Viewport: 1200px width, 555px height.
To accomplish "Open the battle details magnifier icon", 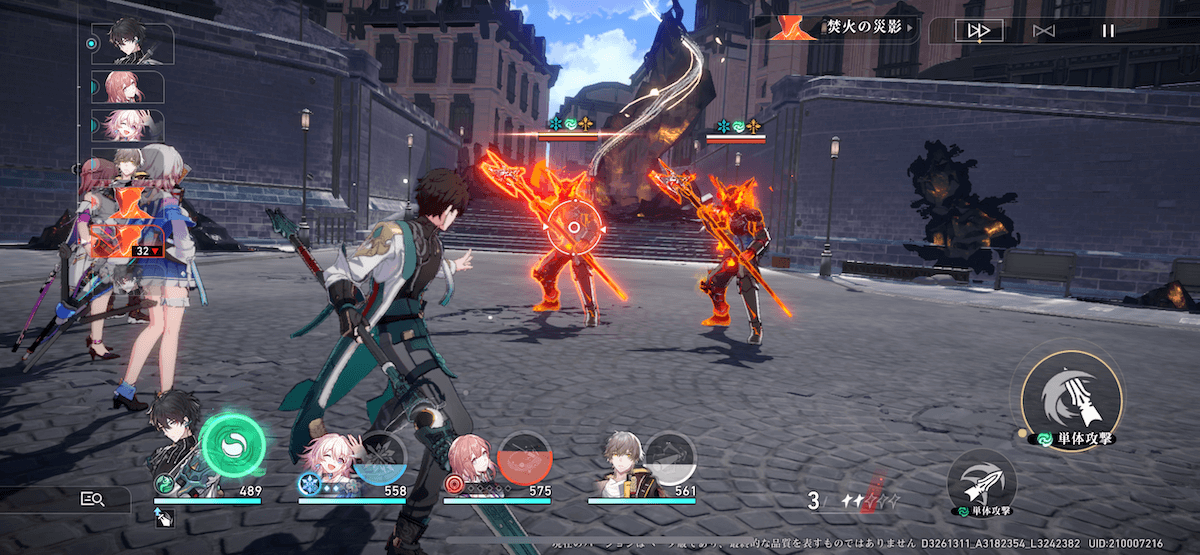I will (93, 498).
